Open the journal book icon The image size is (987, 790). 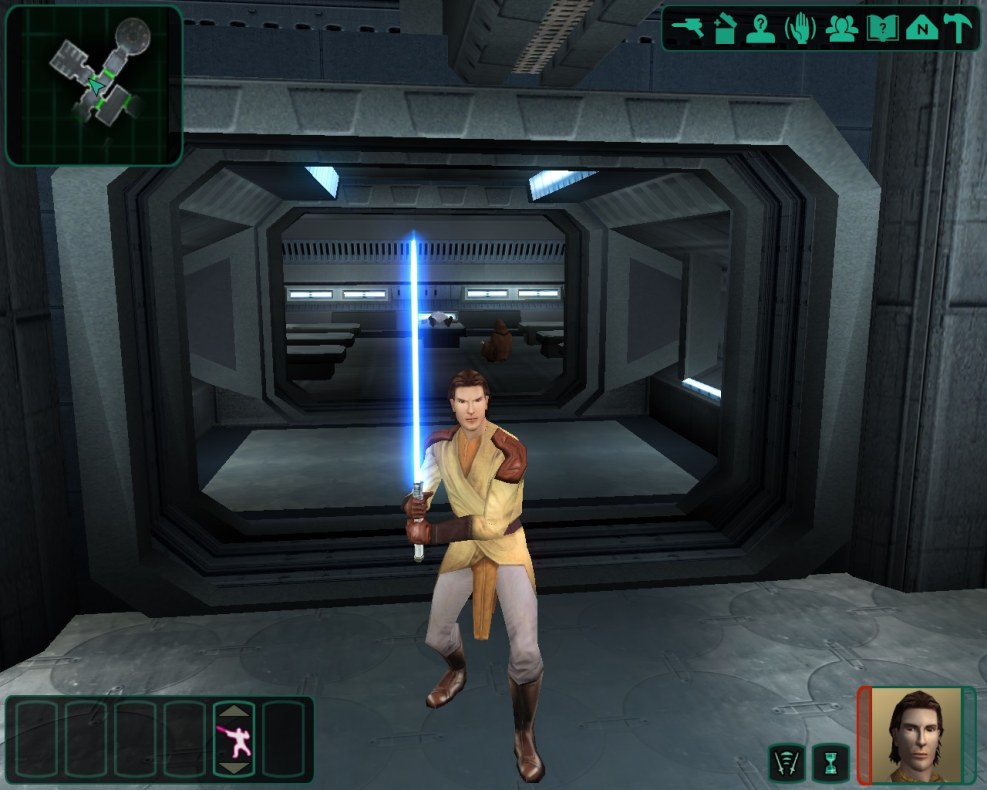coord(881,29)
